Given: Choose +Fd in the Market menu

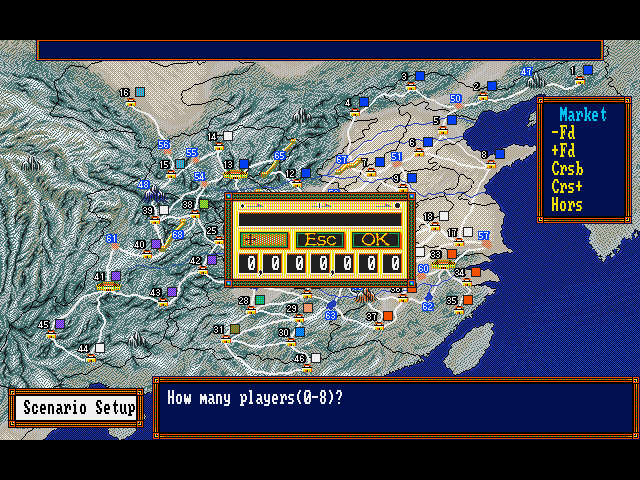Looking at the screenshot, I should click(x=564, y=151).
